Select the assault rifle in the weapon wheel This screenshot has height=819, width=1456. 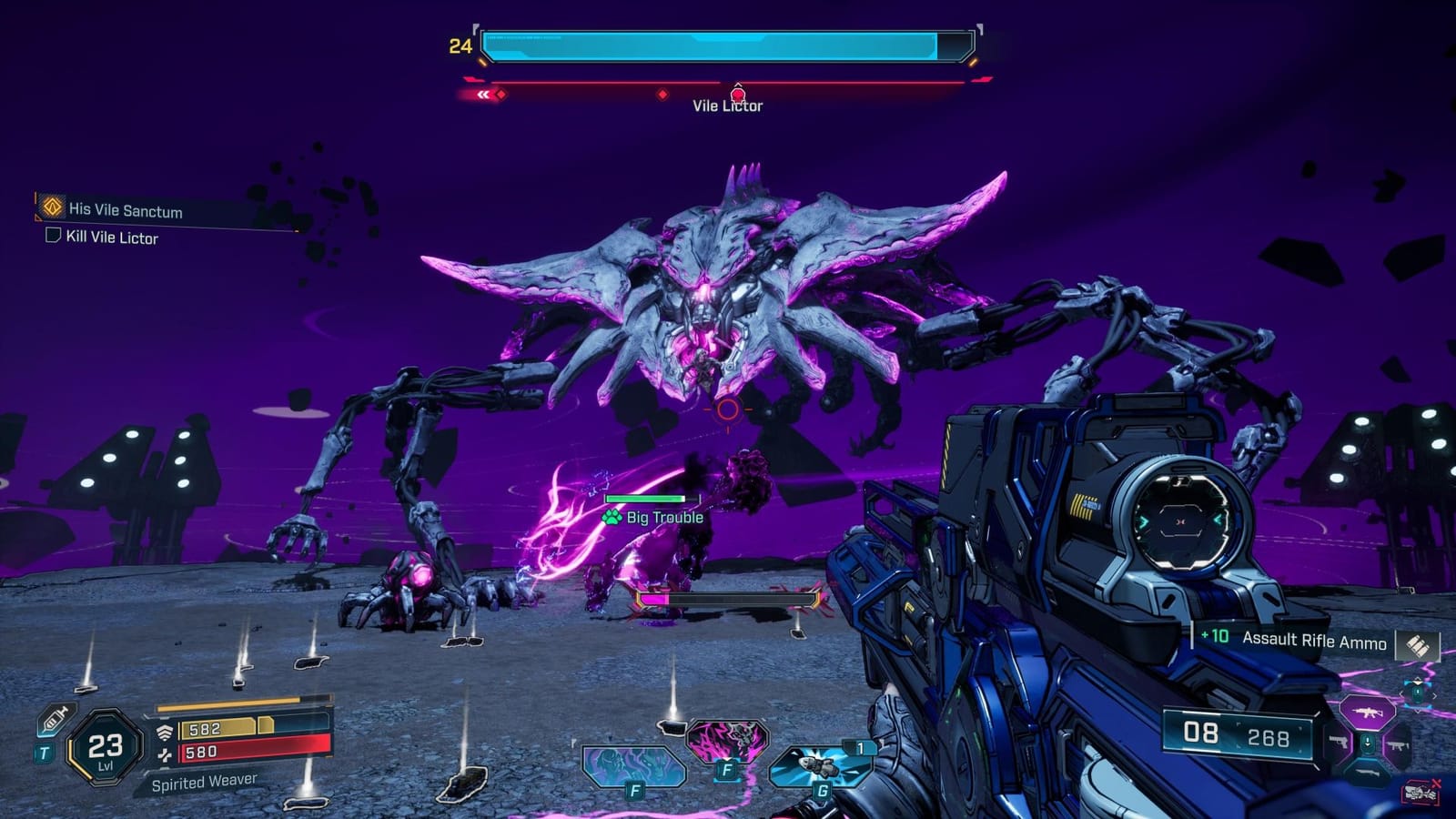click(x=1368, y=713)
